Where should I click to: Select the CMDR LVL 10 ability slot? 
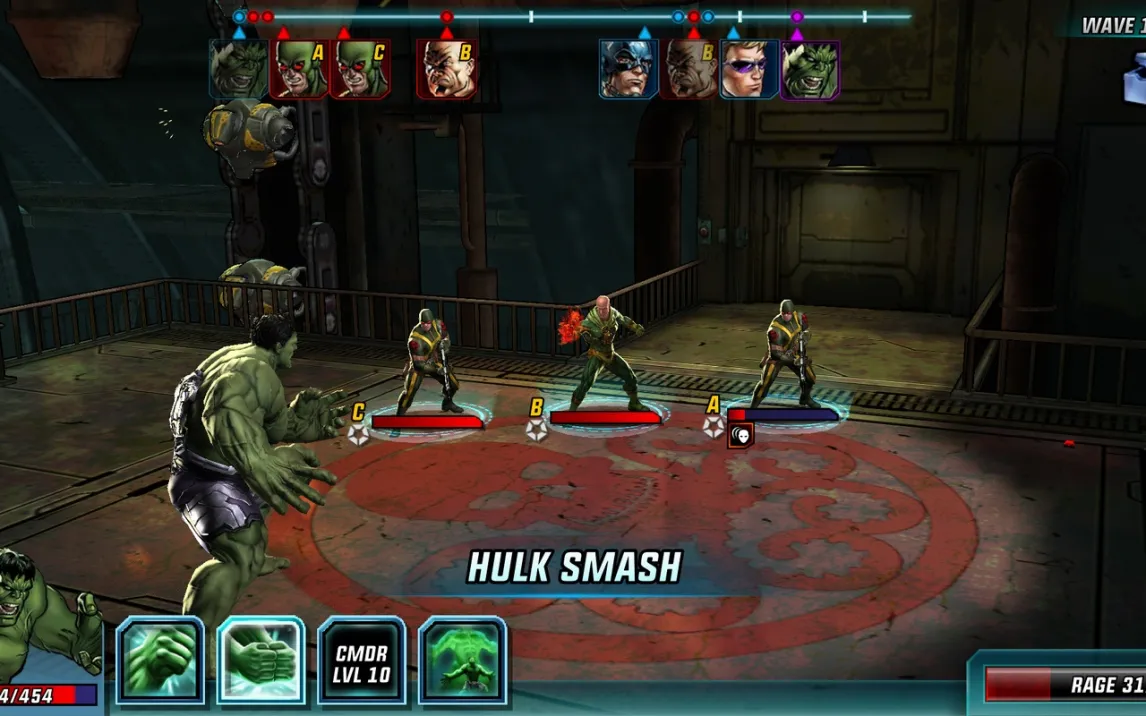362,660
